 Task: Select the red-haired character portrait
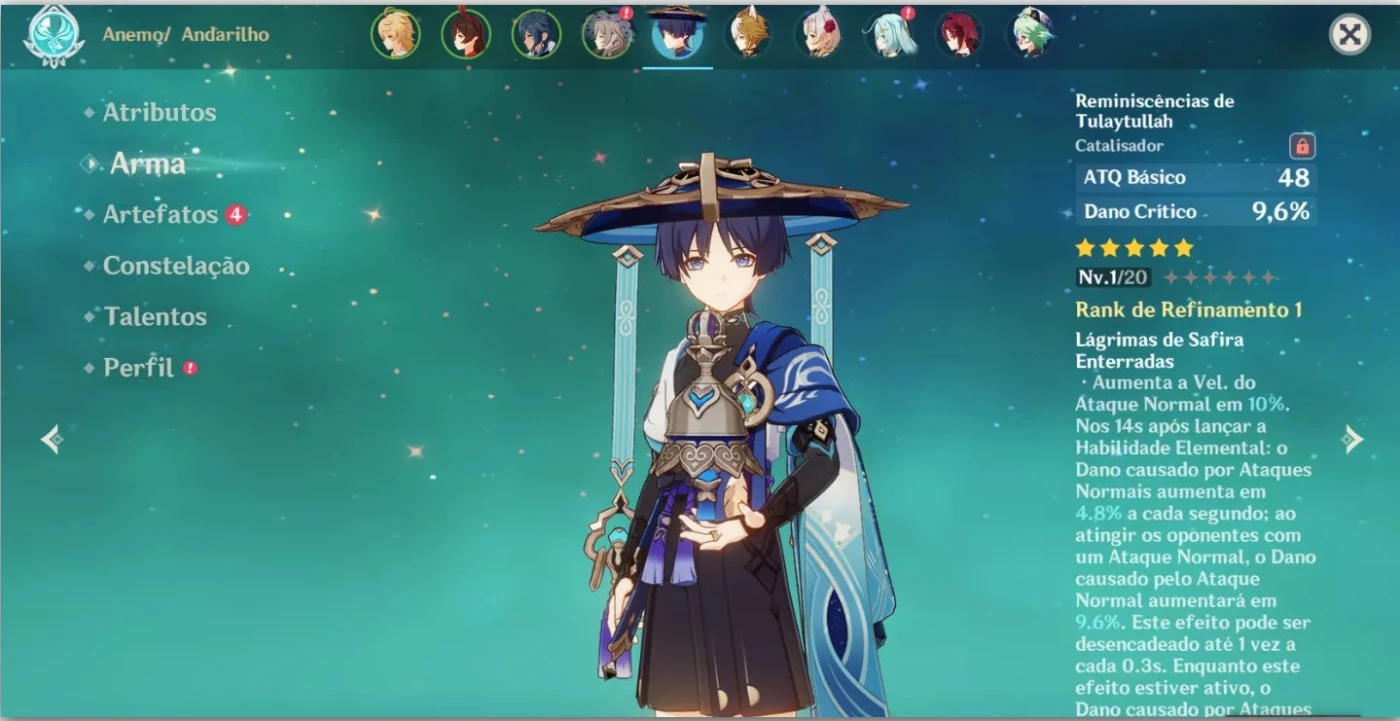click(x=958, y=32)
